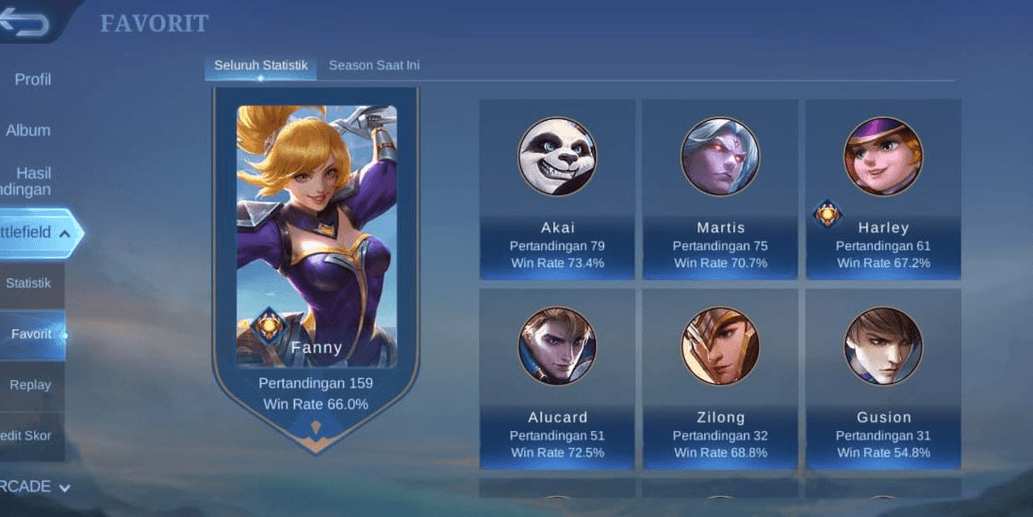Pick the Zilong hero card

(x=720, y=379)
